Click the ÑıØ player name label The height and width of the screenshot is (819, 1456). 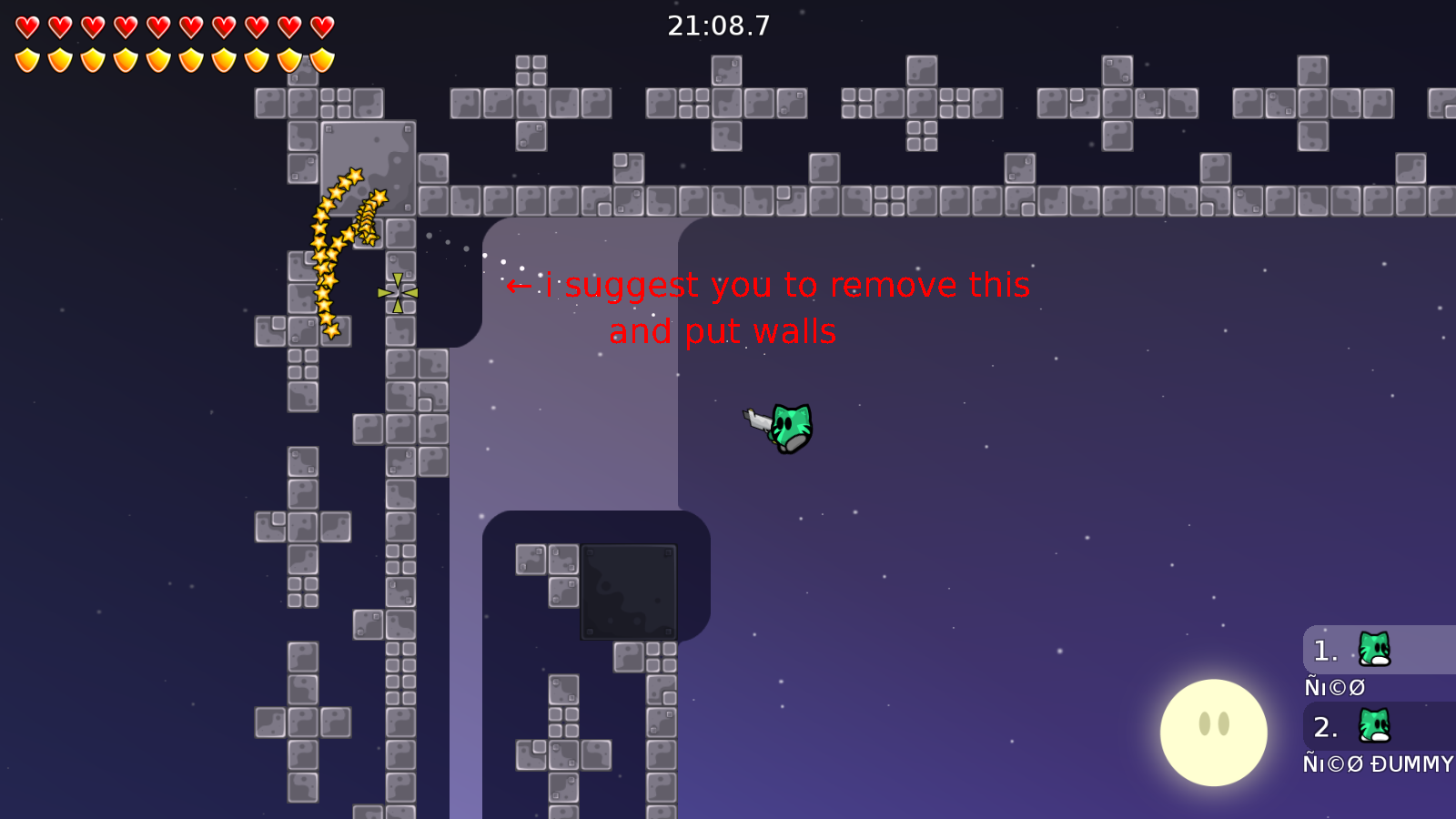[x=1333, y=687]
